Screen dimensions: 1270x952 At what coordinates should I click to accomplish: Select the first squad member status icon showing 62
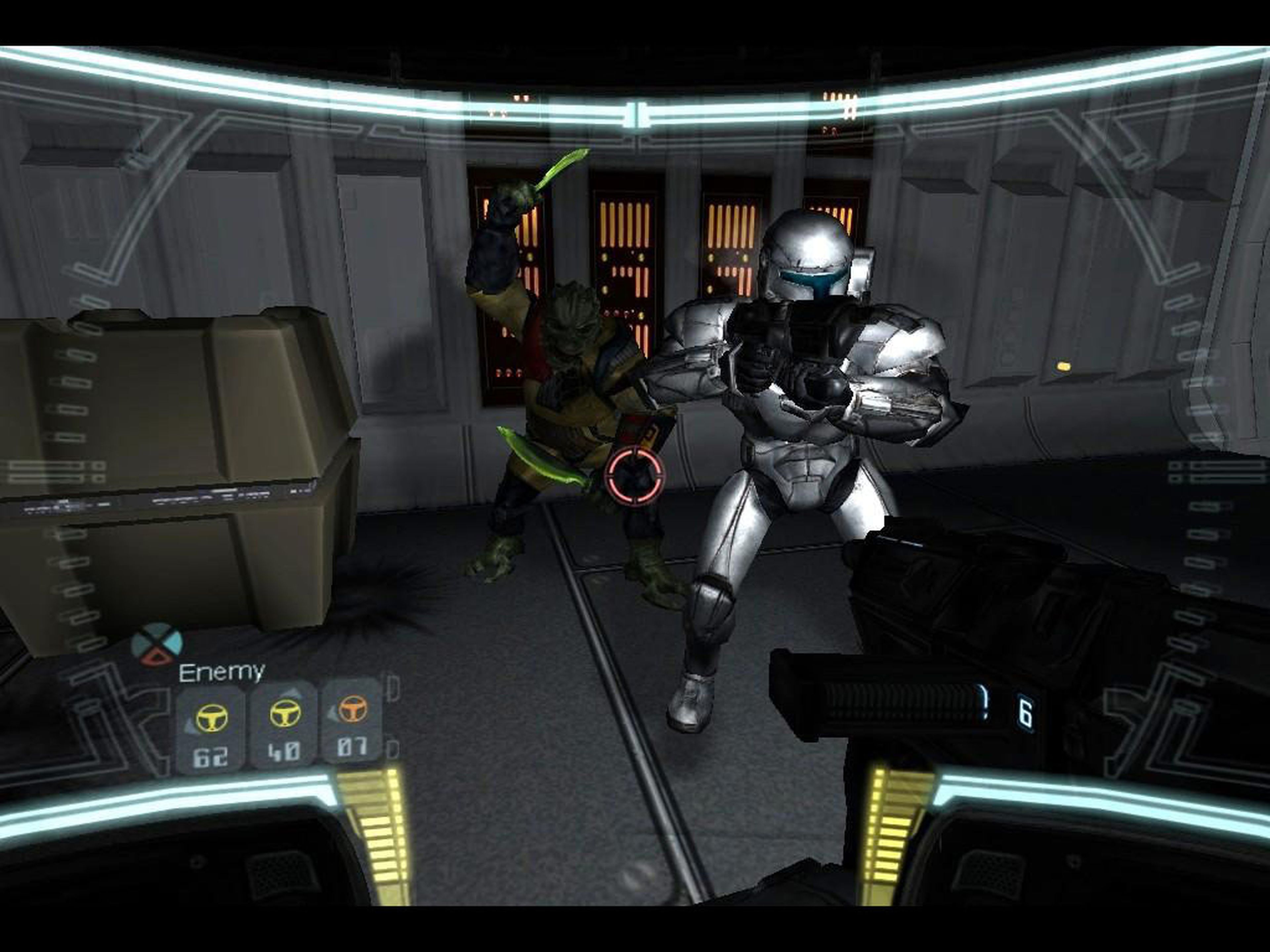[x=212, y=717]
